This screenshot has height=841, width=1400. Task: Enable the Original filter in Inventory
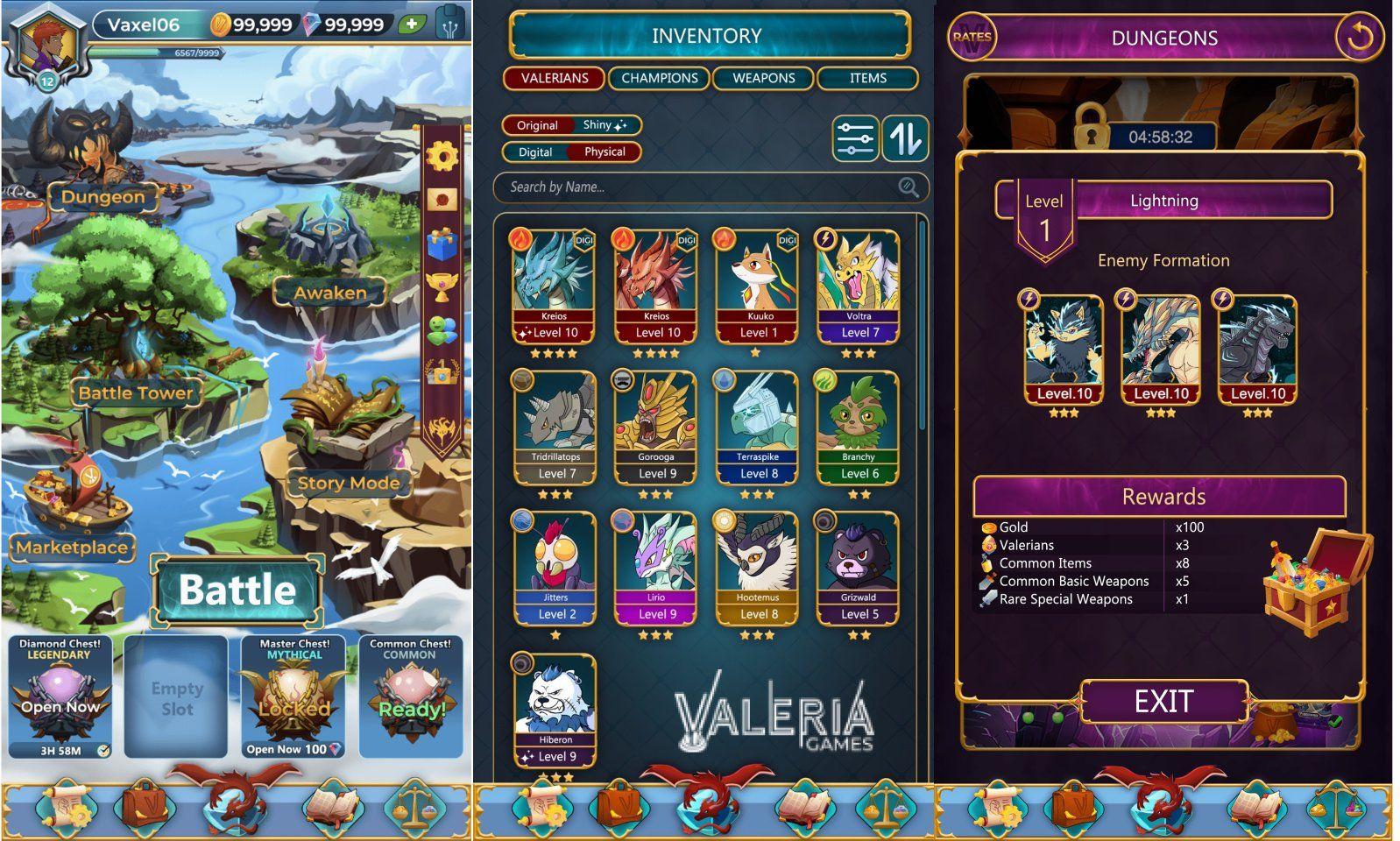(x=536, y=125)
